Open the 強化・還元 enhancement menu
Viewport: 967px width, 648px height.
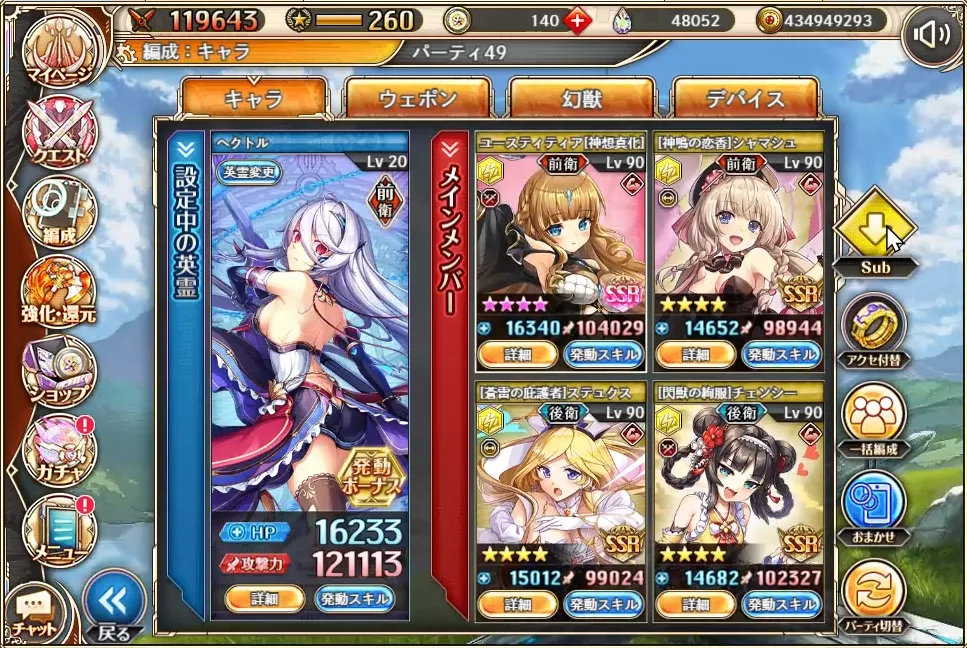(61, 290)
